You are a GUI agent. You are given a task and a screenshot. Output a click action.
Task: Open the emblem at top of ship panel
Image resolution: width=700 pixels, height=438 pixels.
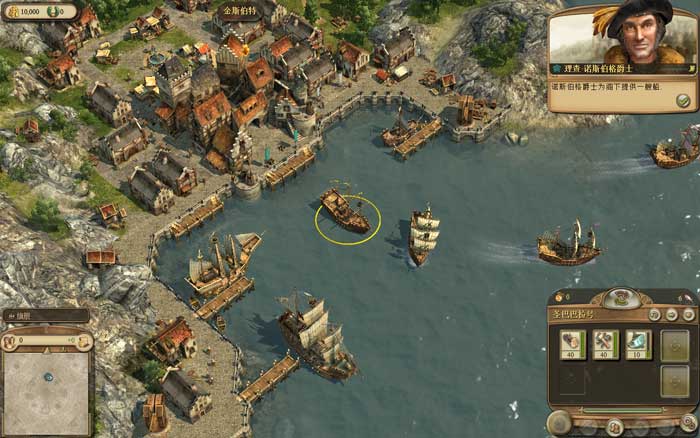click(x=620, y=296)
